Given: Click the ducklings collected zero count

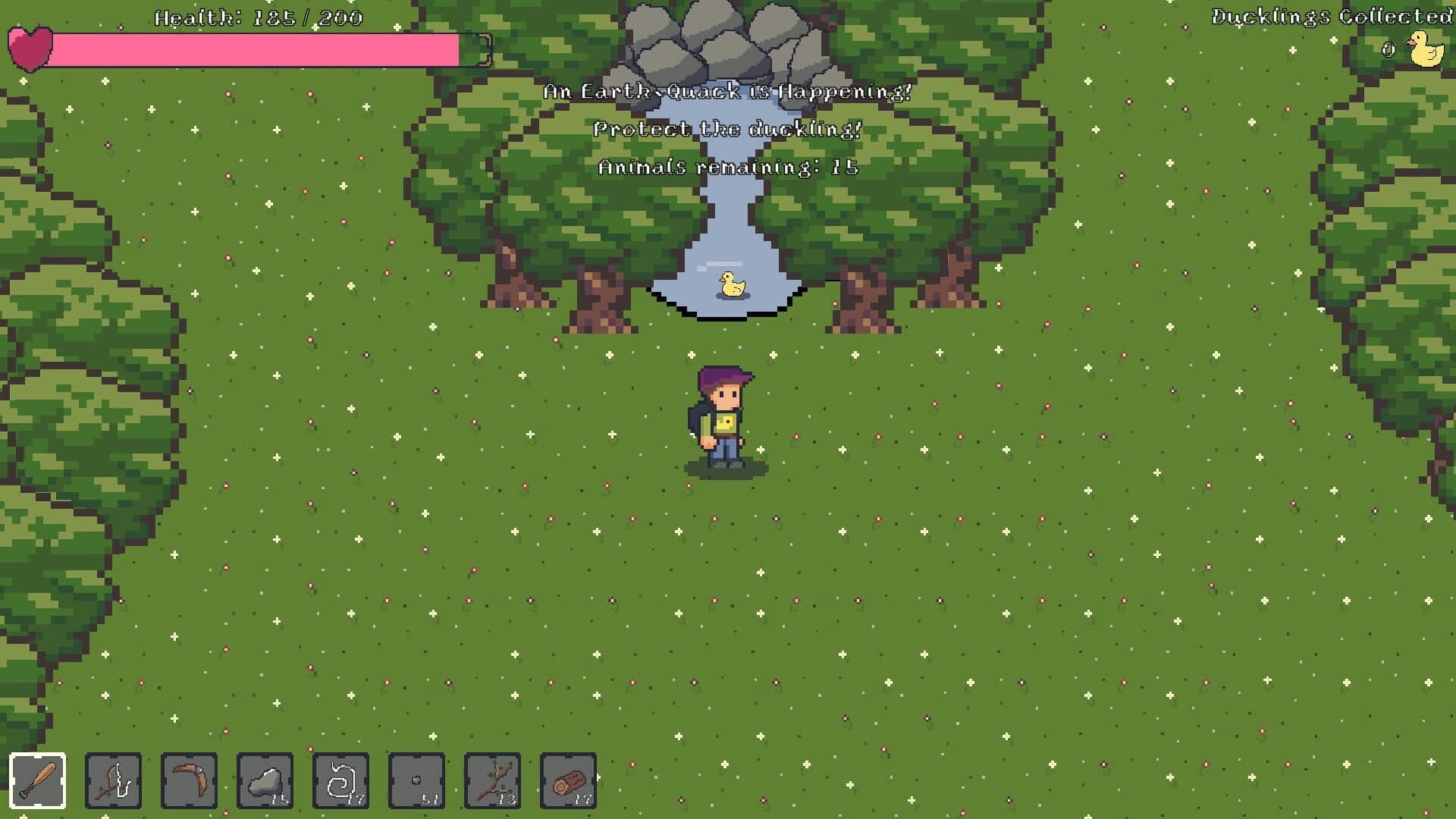Looking at the screenshot, I should pos(1389,48).
